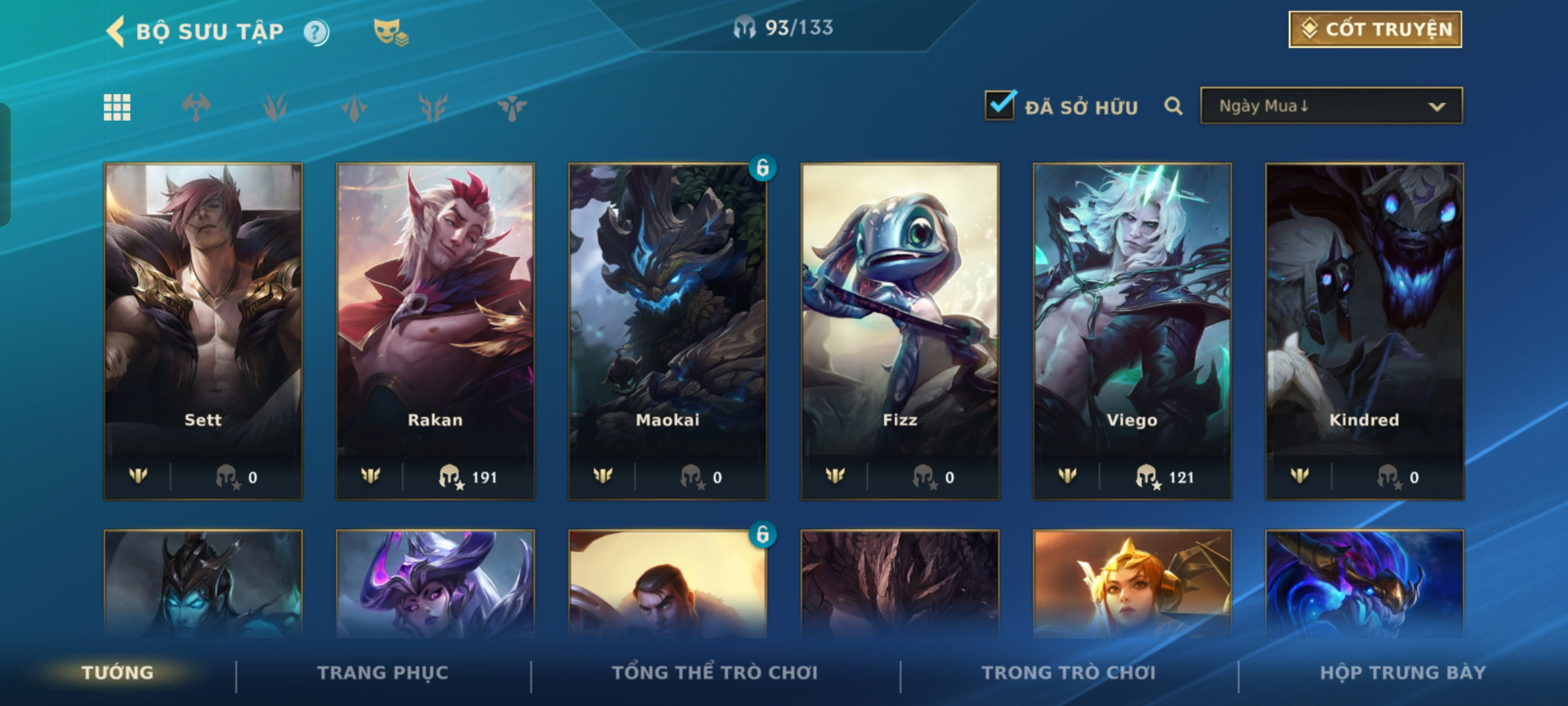
Task: Toggle the Đã Sở Hữu checkbox
Action: 1000,106
